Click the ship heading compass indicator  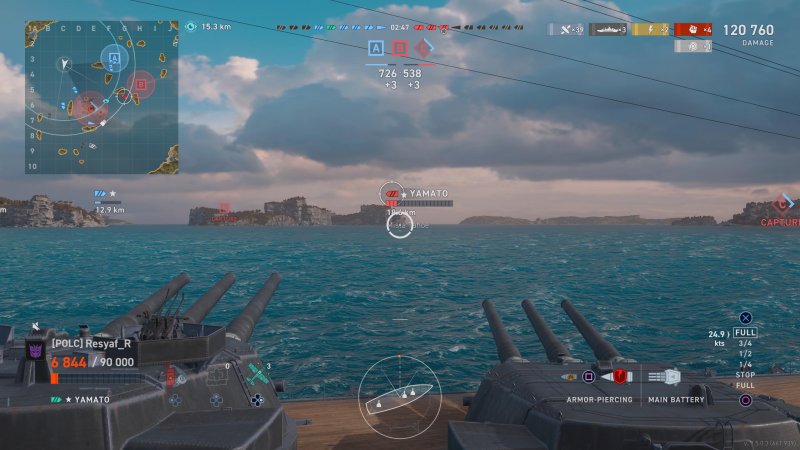399,398
